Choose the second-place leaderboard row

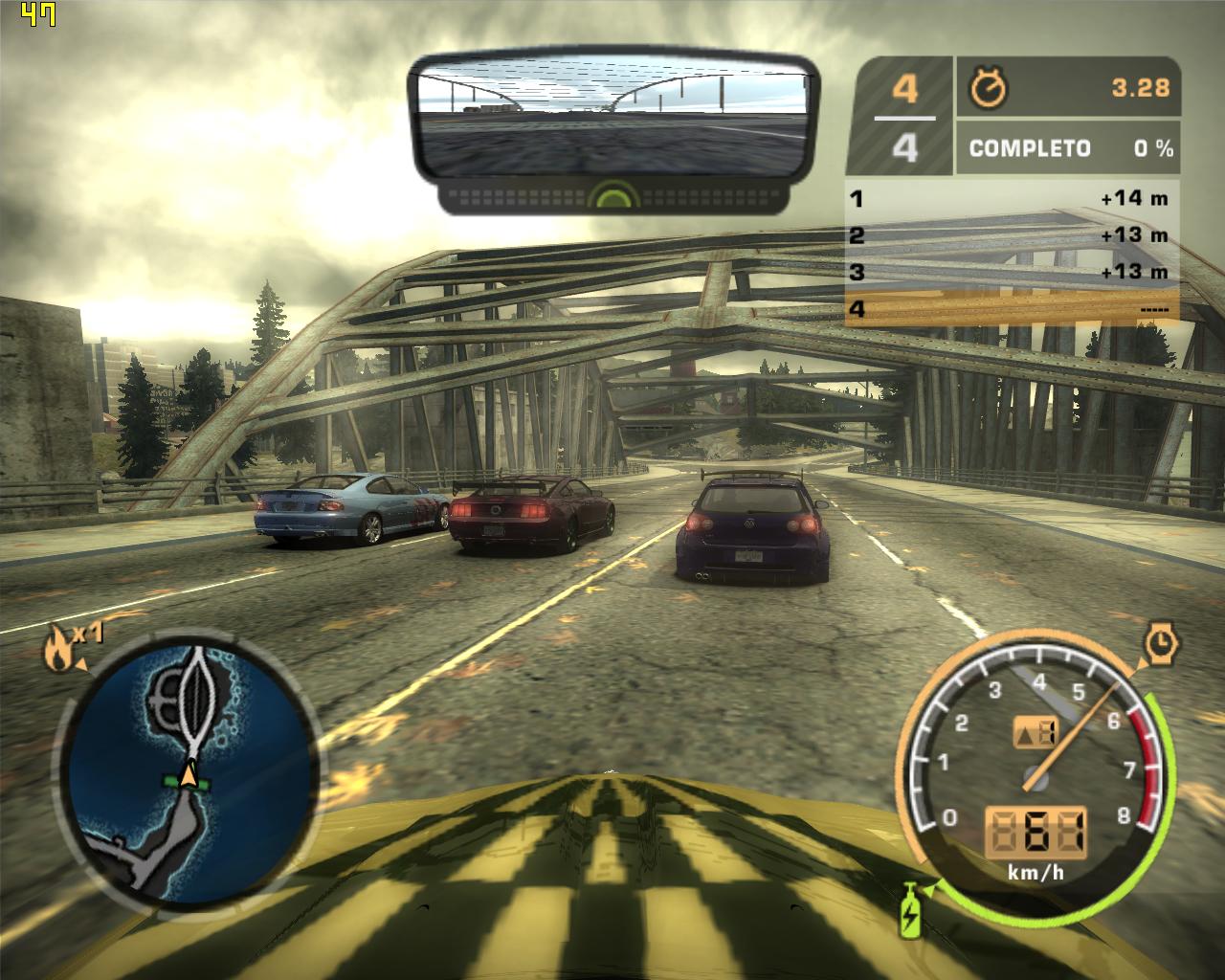point(1013,235)
